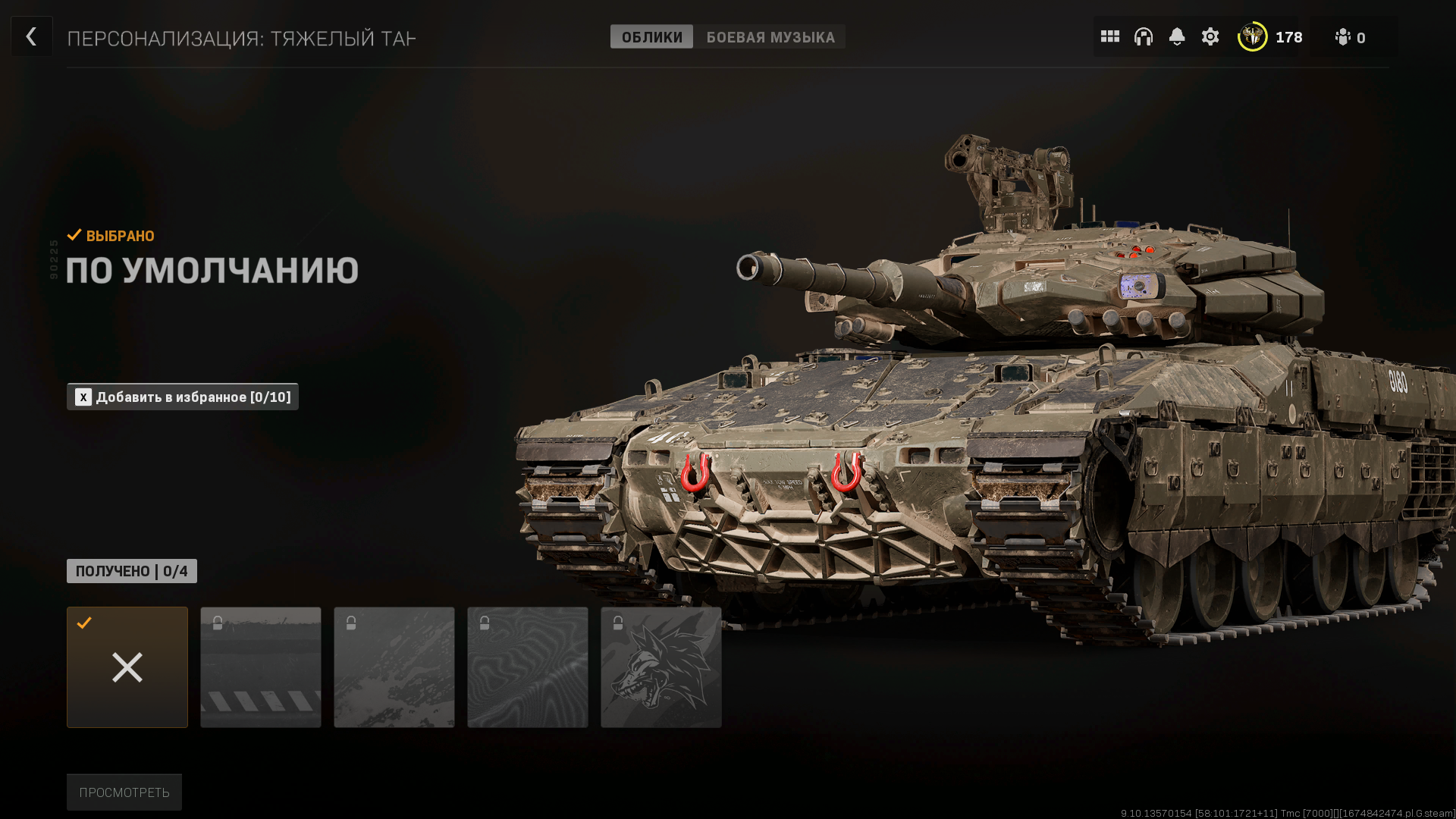Open the БОЕВАЯ МУЗЫКА tab
This screenshot has width=1456, height=819.
coord(770,37)
